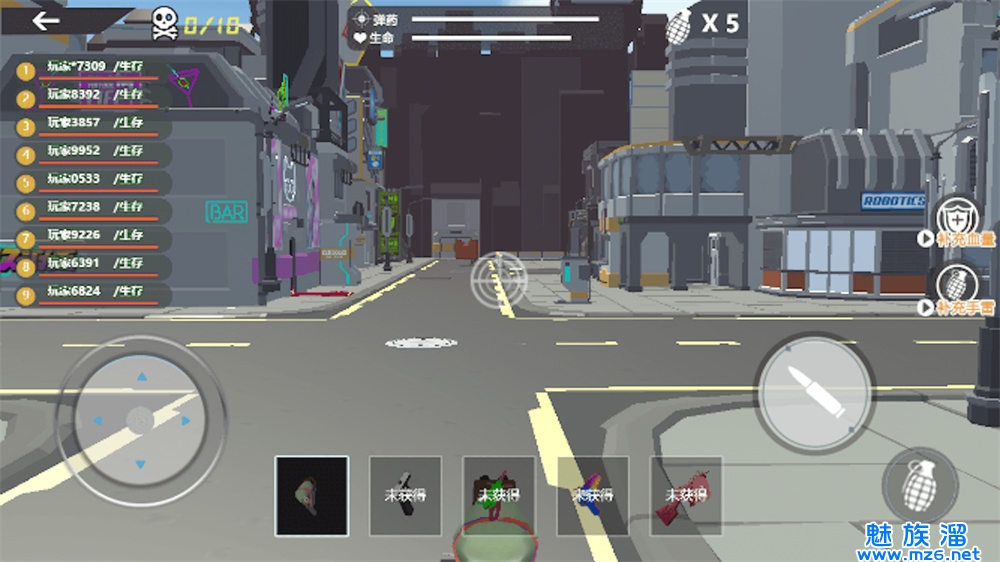Pick the locked green weapon slot
1000x562 pixels.
click(499, 495)
